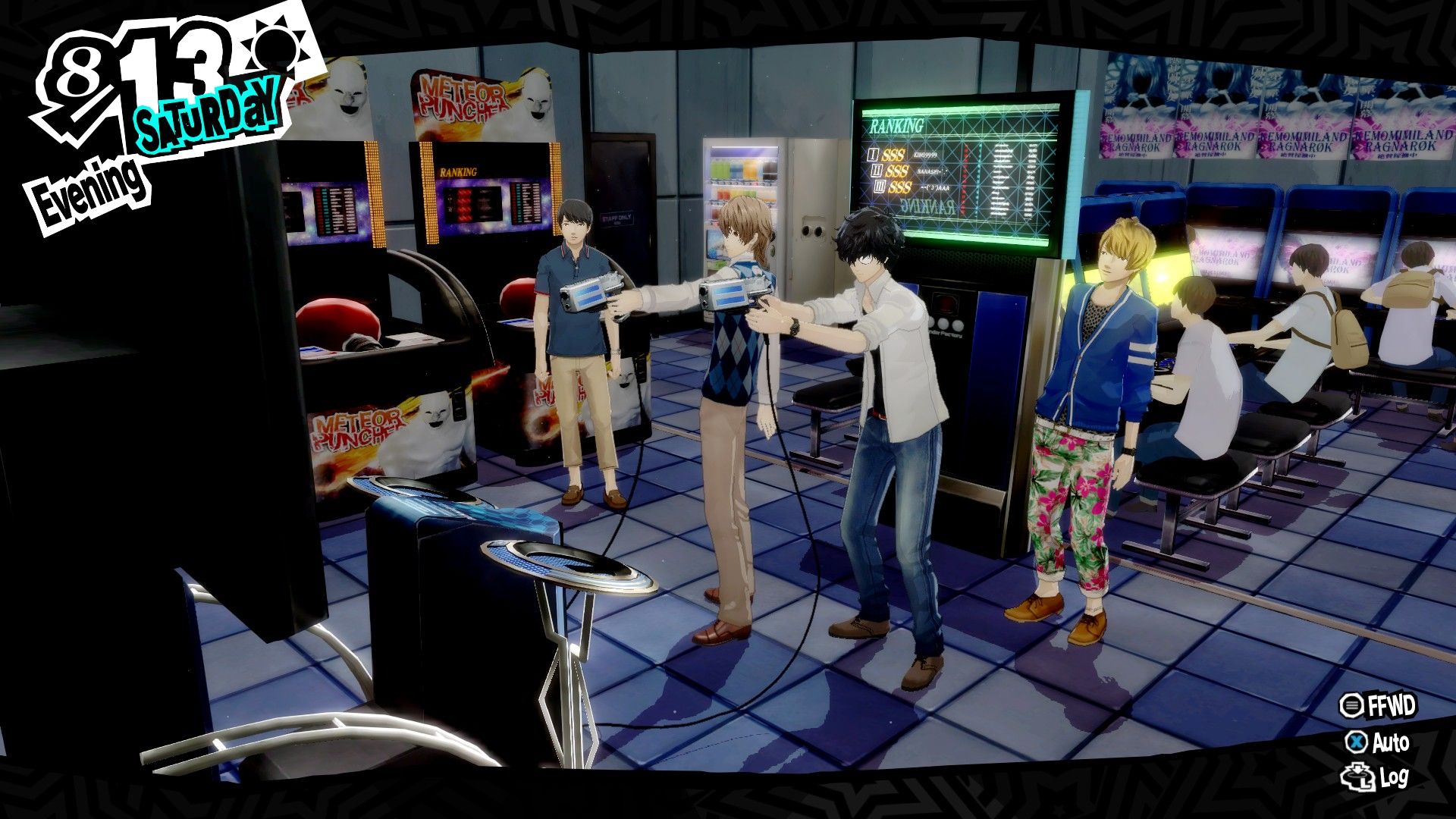This screenshot has height=819, width=1456.
Task: Click the green RANKING header on the monitor
Action: coord(896,125)
